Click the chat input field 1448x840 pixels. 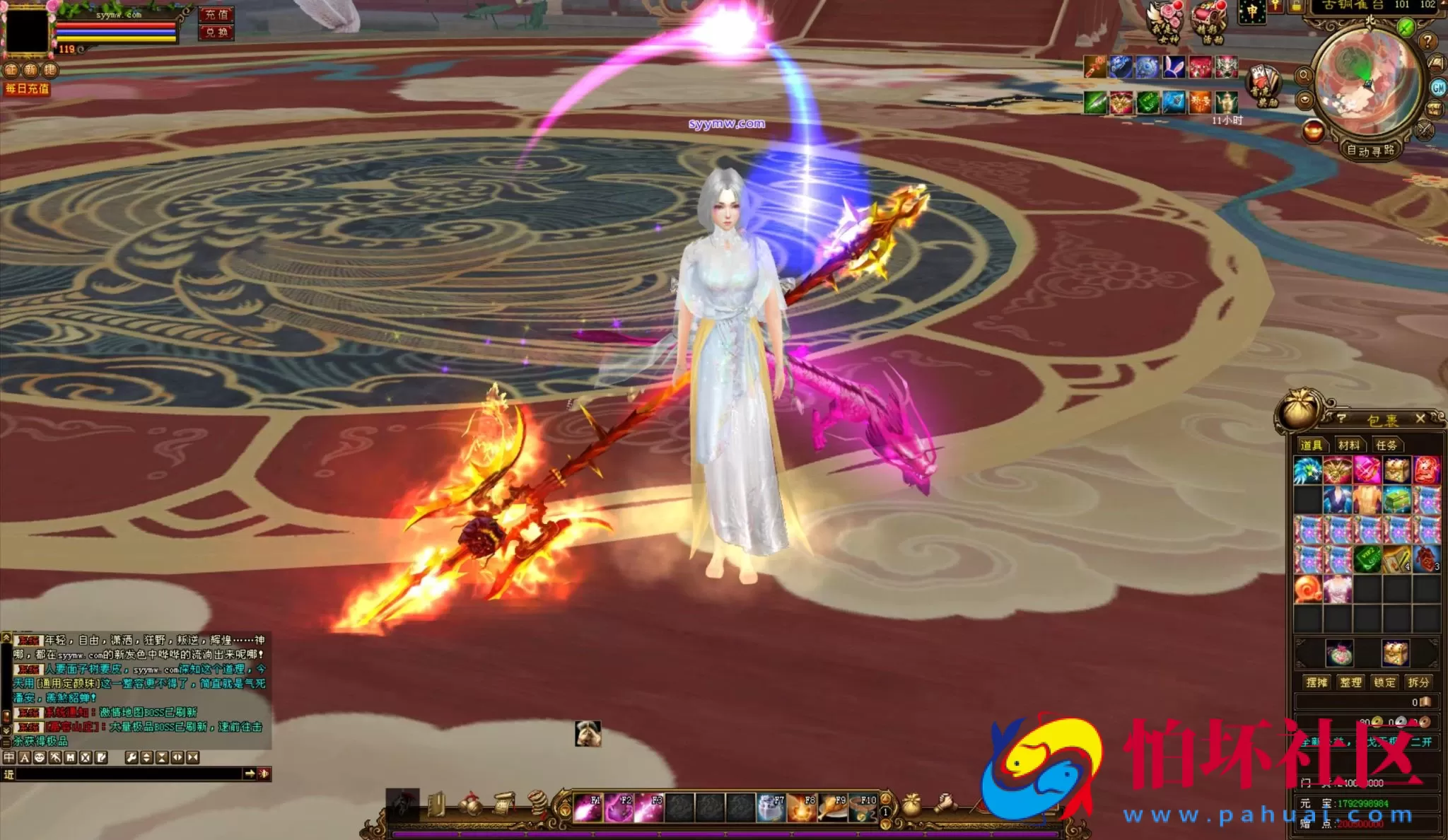pos(127,774)
